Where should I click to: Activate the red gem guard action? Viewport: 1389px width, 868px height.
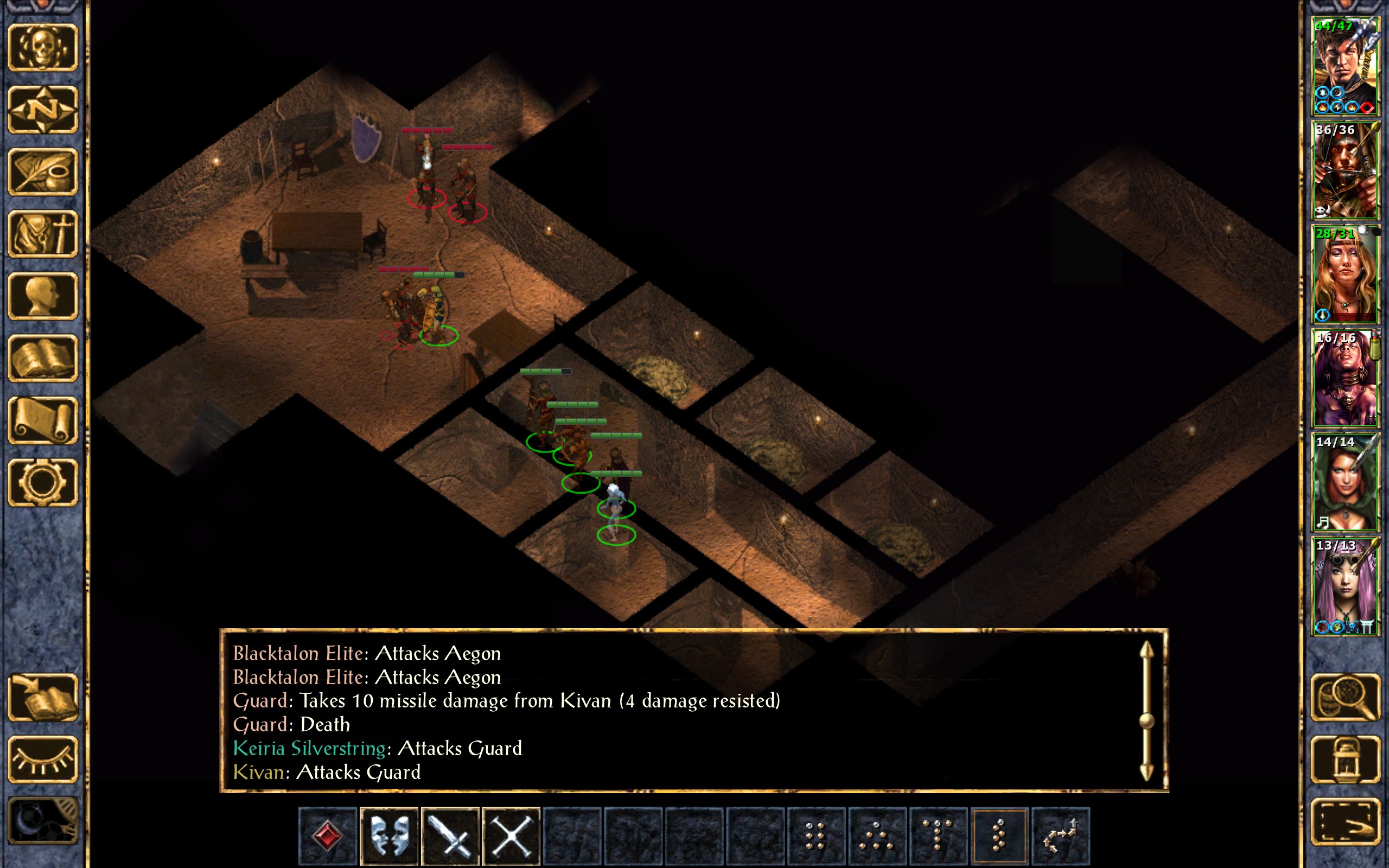(x=328, y=835)
